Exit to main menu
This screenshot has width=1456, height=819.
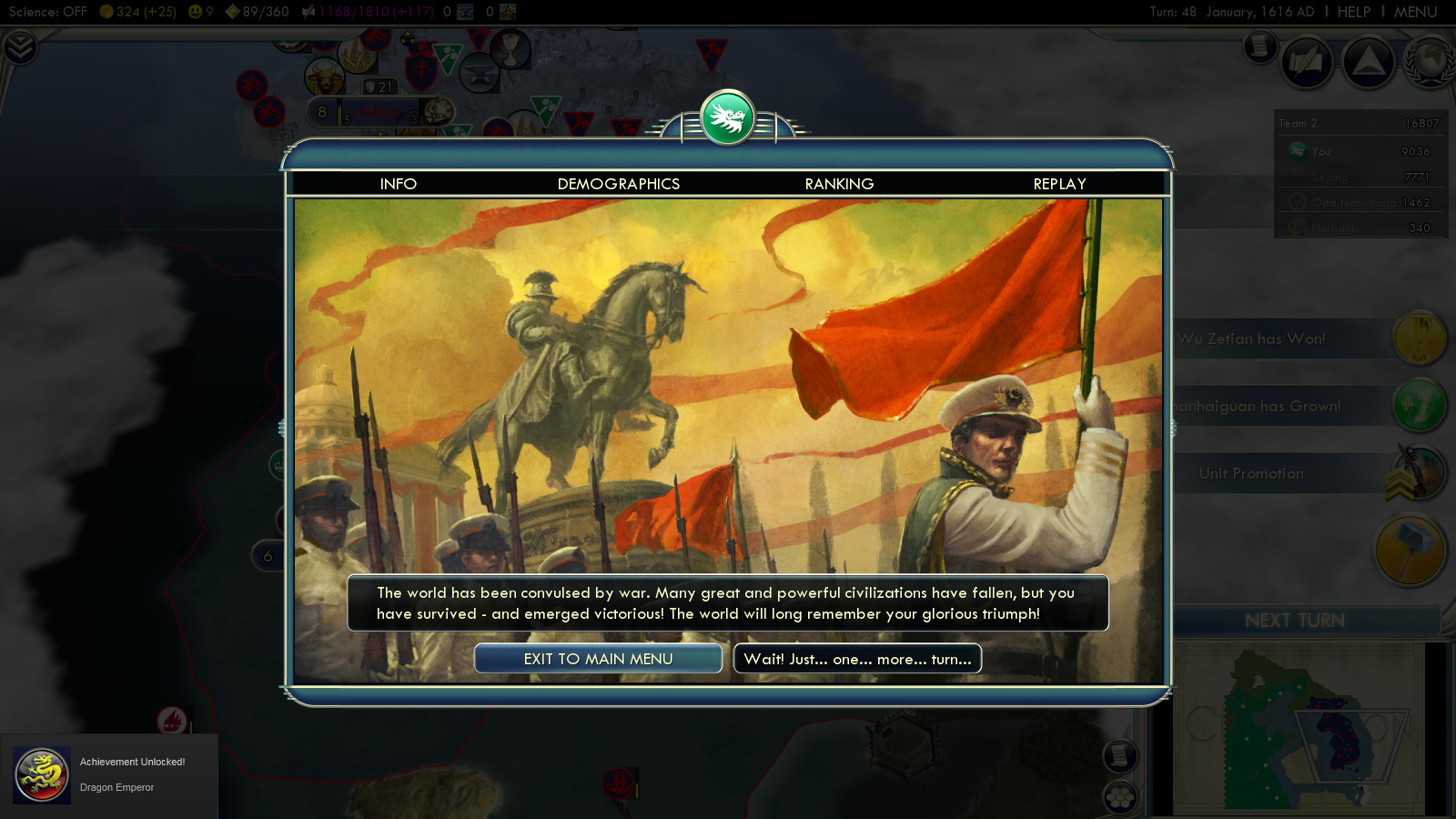[x=598, y=659]
